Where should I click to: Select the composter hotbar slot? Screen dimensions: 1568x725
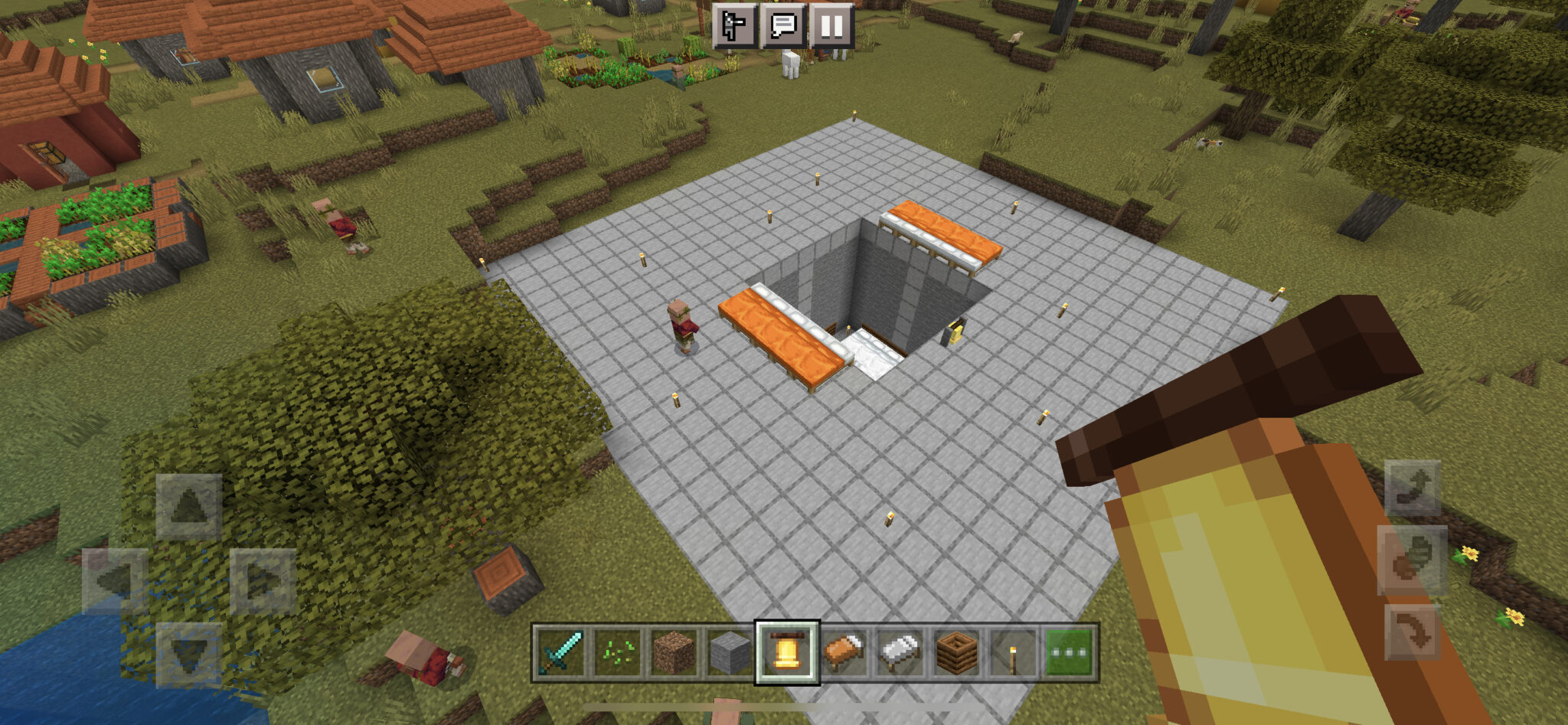tap(957, 652)
